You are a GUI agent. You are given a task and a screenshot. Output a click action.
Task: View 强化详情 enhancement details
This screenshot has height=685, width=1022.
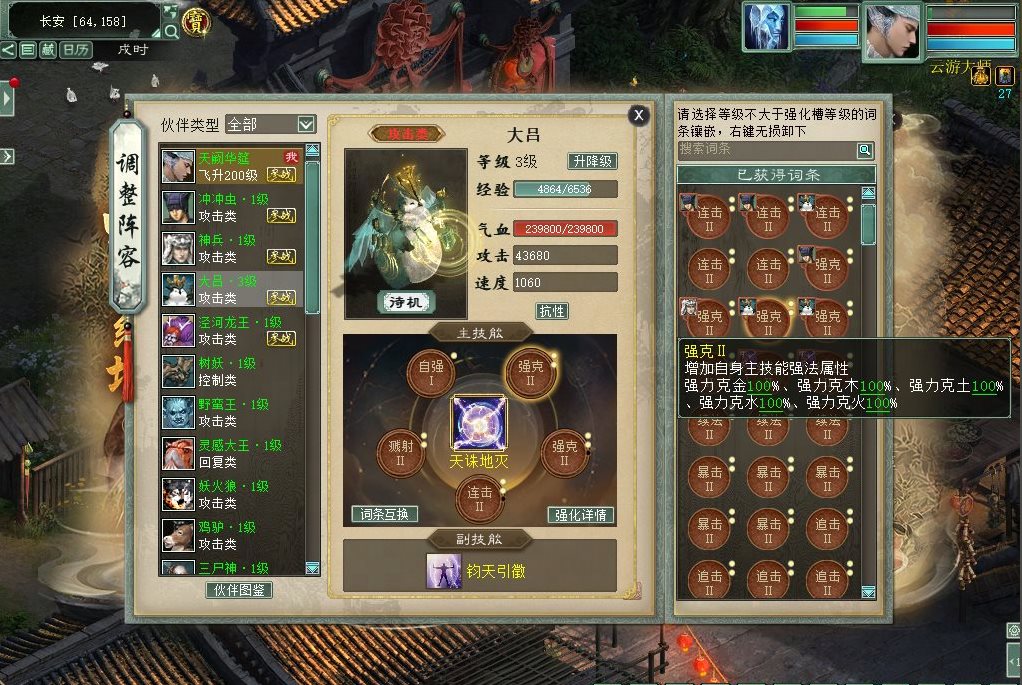point(581,515)
